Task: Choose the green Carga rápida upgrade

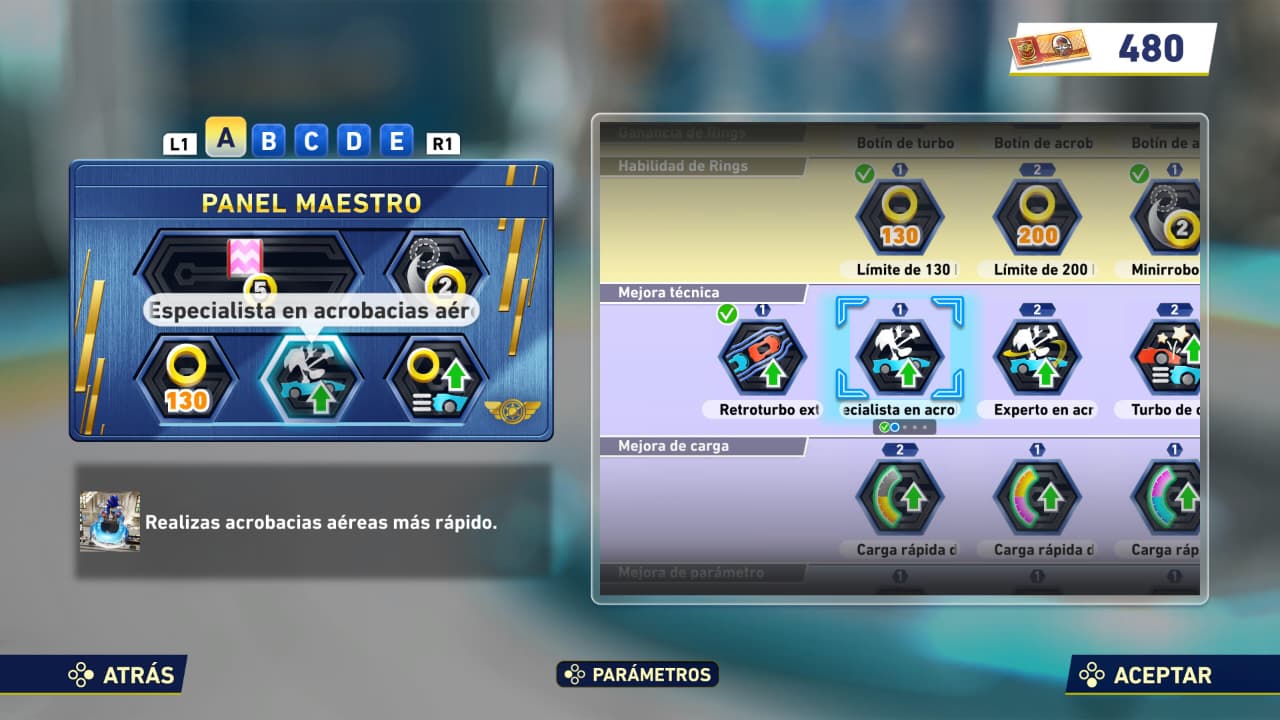Action: coord(900,497)
